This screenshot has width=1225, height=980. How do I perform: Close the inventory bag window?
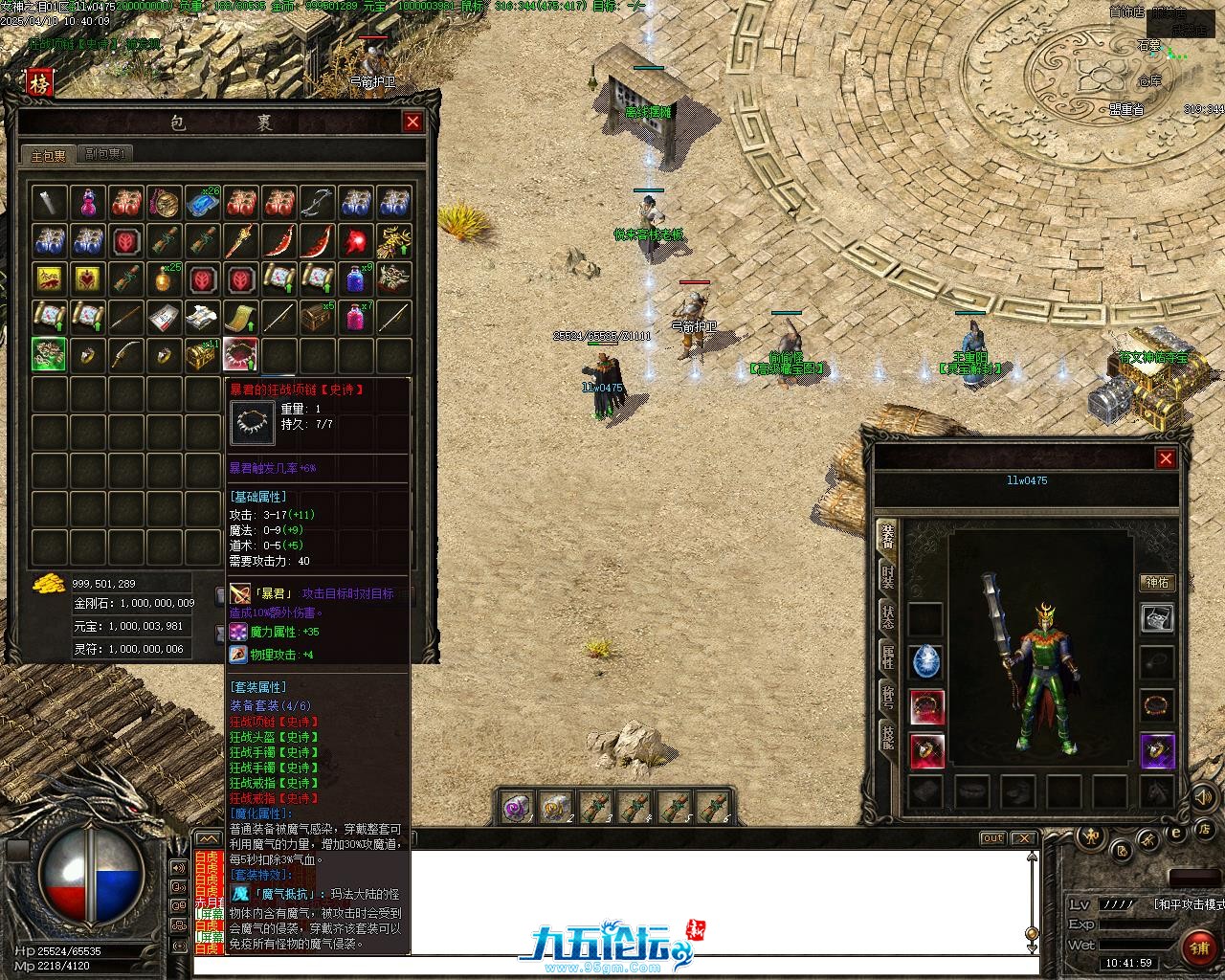click(x=412, y=122)
